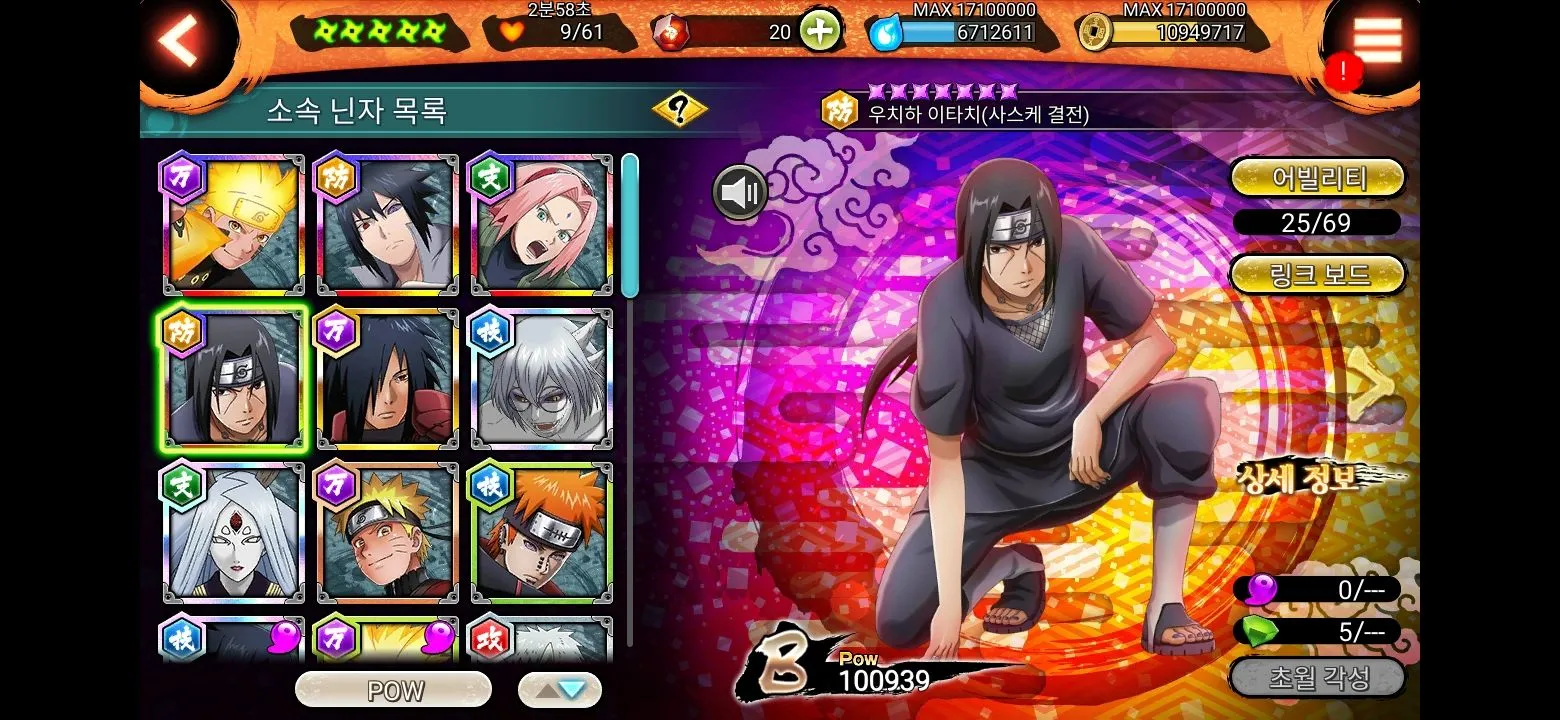Select the grey-skinned Kabuto portrait

[541, 379]
